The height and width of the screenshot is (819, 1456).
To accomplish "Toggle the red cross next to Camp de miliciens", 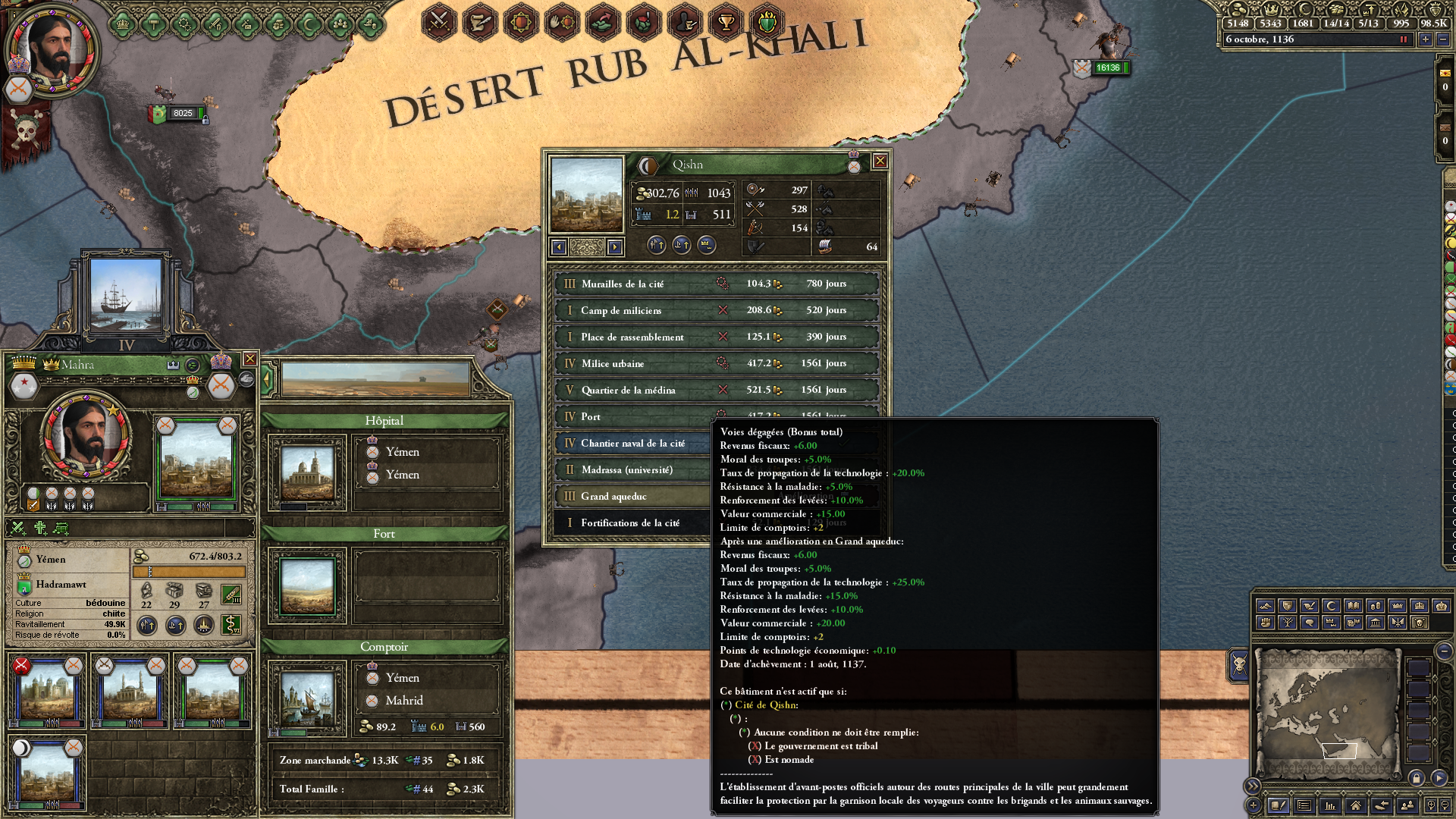I will 721,310.
